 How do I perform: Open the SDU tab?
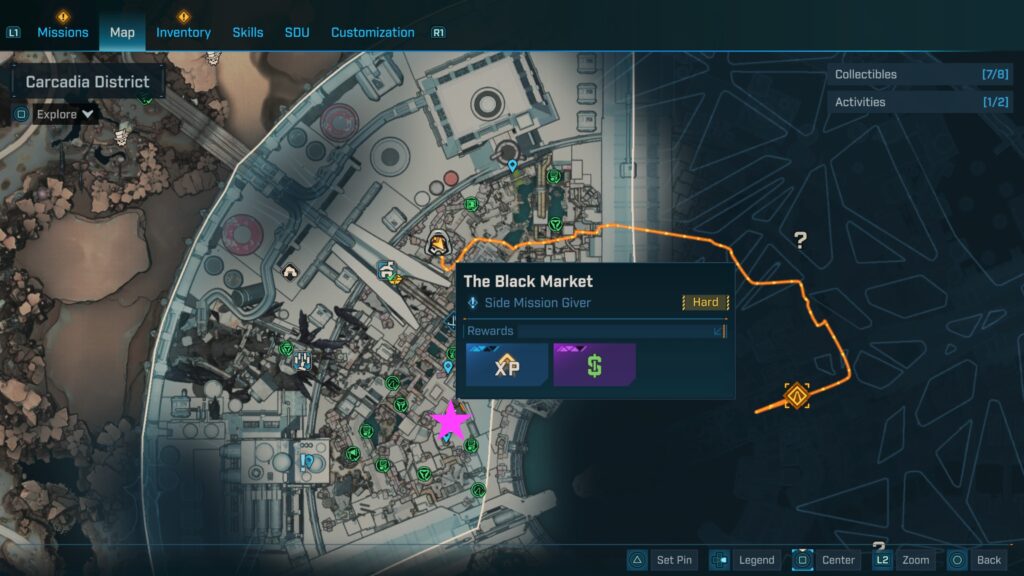pos(297,32)
